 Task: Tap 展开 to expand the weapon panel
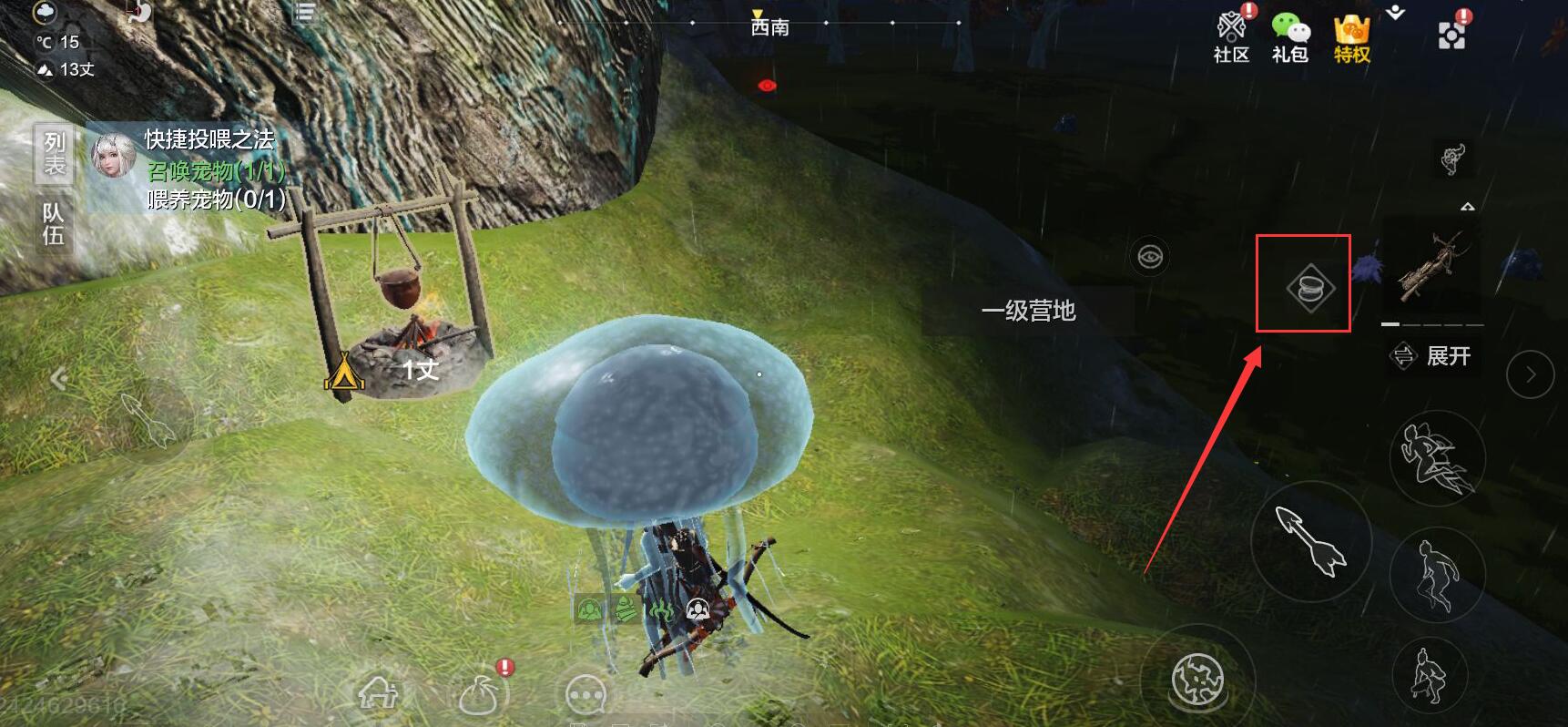click(x=1435, y=357)
